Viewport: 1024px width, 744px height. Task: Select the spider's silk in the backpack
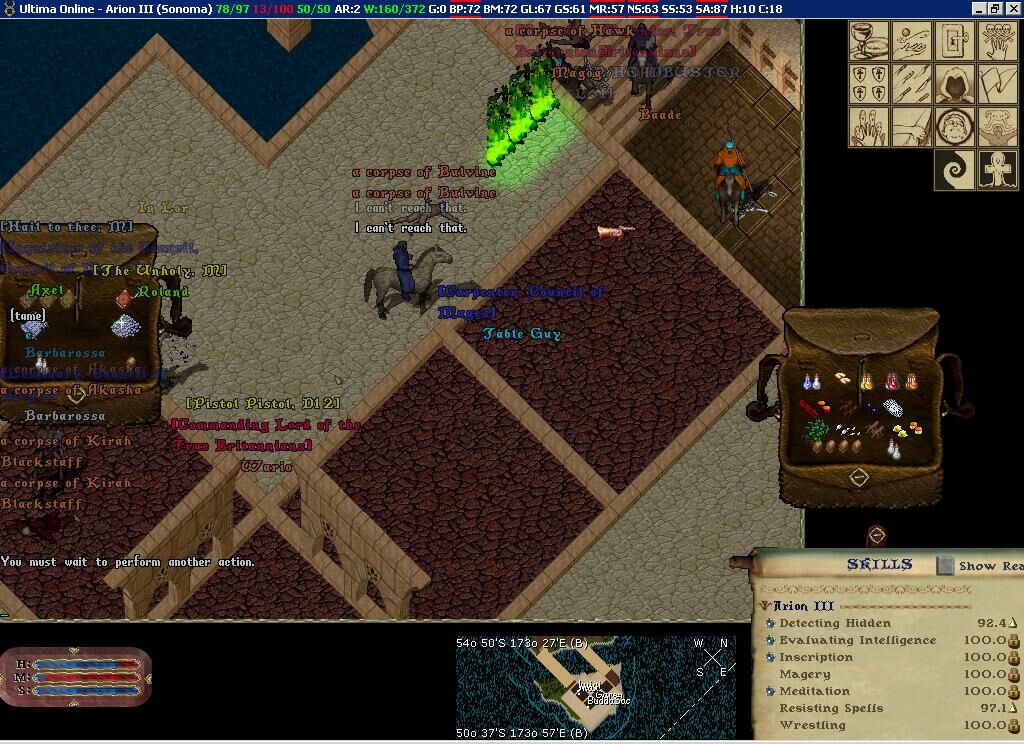[893, 408]
